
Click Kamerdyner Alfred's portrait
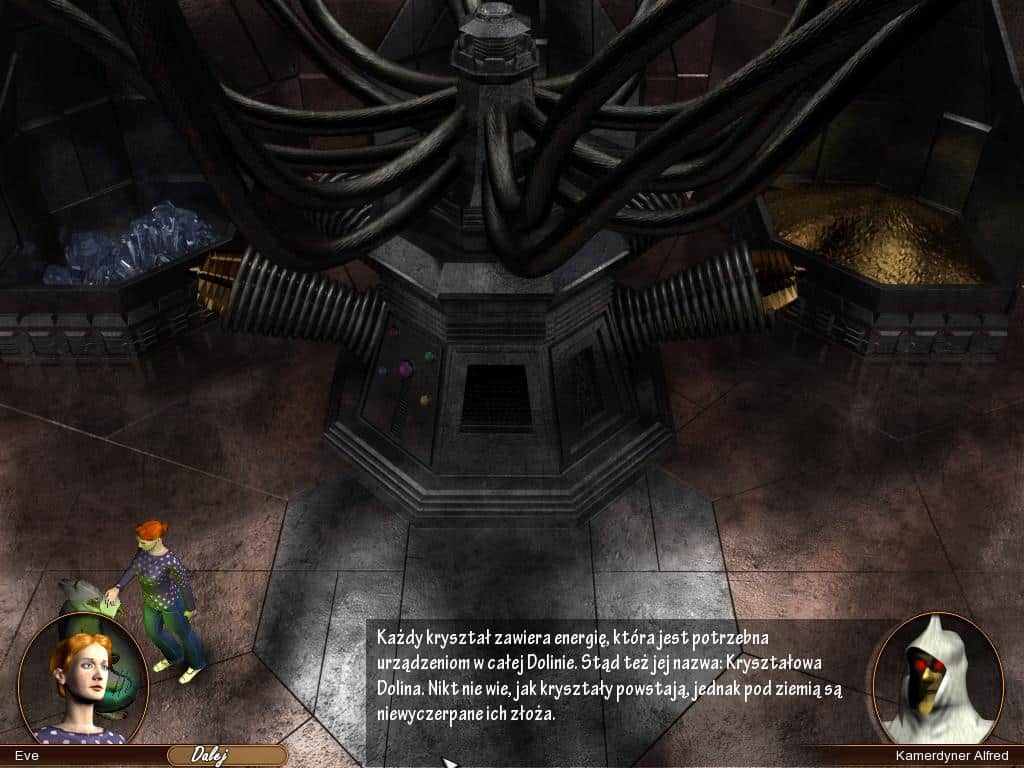pyautogui.click(x=937, y=679)
